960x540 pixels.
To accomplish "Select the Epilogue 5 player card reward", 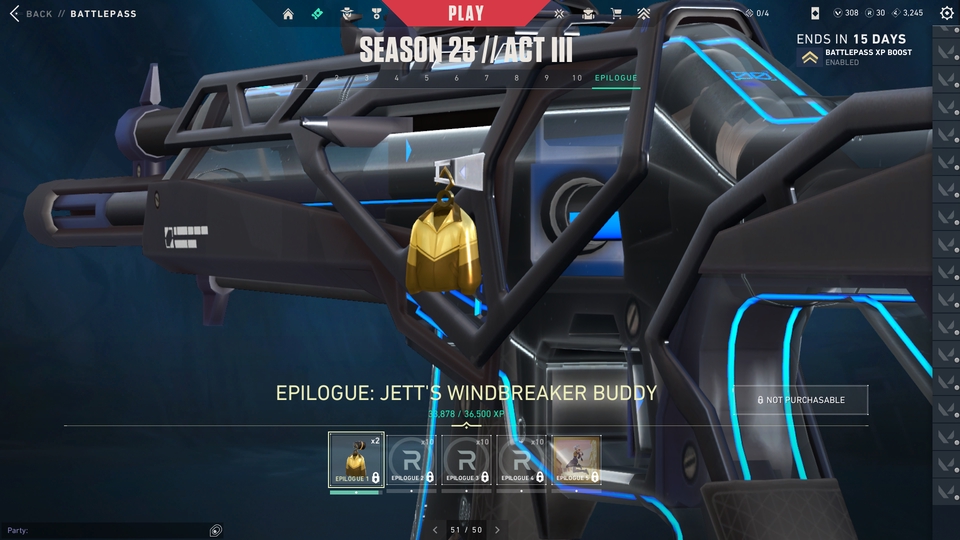I will 575,460.
